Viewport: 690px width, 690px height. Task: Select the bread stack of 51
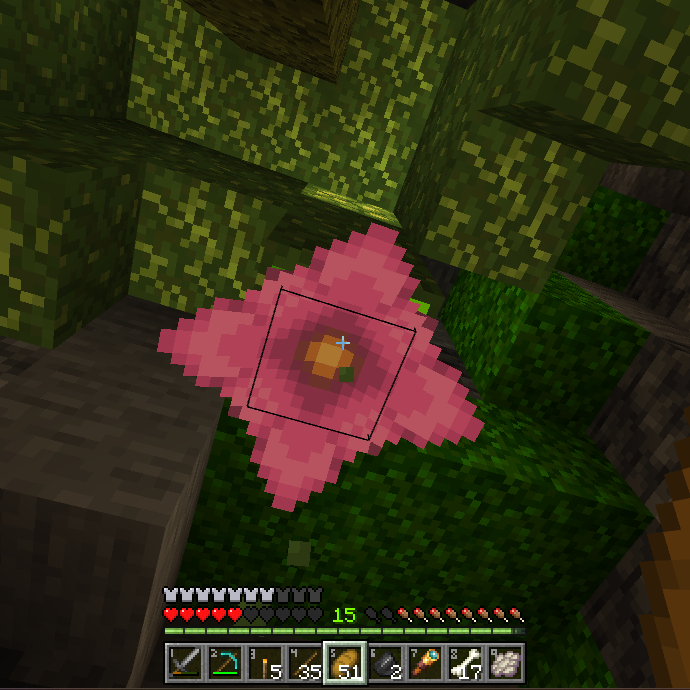coord(345,663)
